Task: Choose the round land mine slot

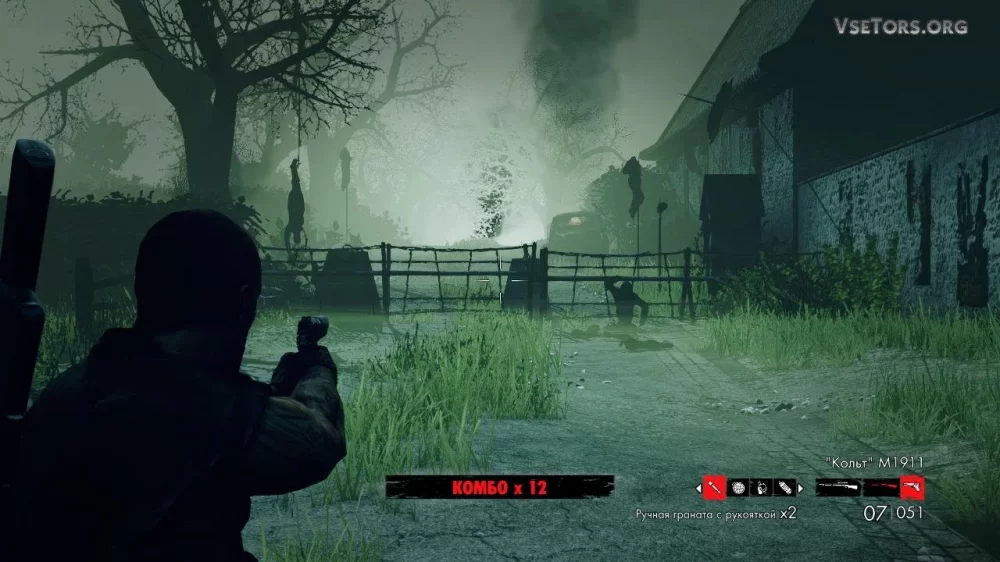Action: pyautogui.click(x=738, y=487)
